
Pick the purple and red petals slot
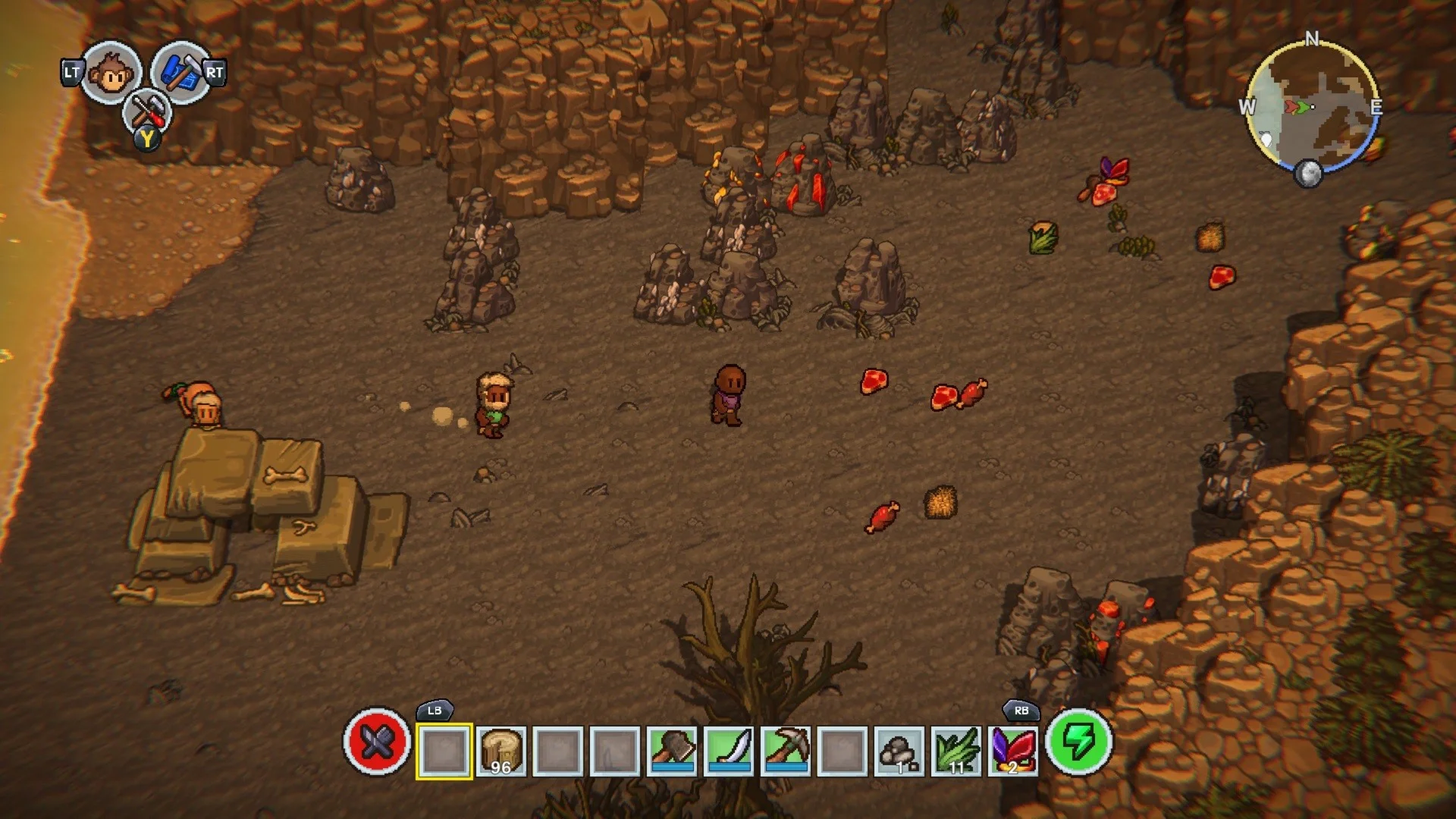(x=1013, y=752)
